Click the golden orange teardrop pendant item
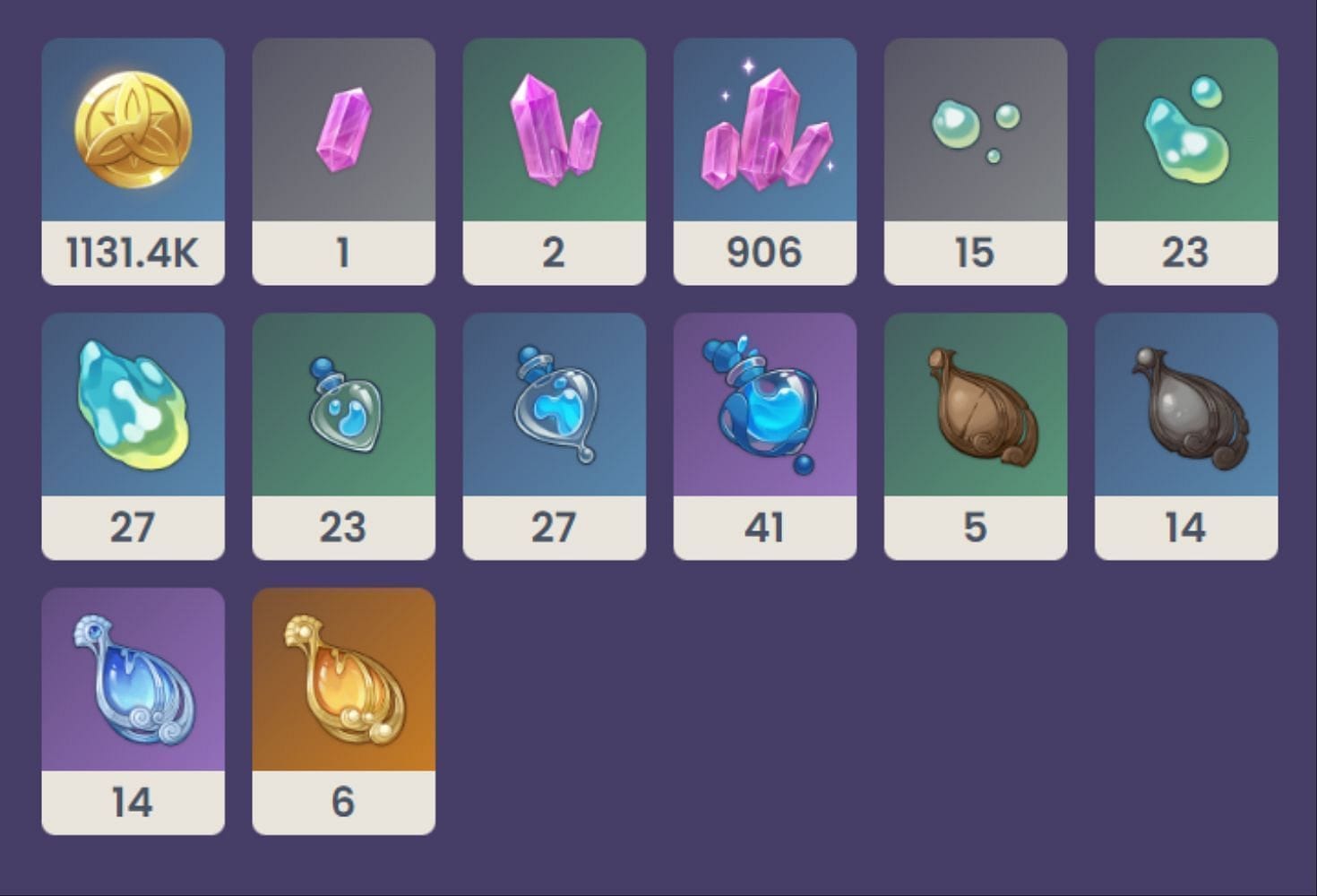The image size is (1317, 896). pos(343,690)
